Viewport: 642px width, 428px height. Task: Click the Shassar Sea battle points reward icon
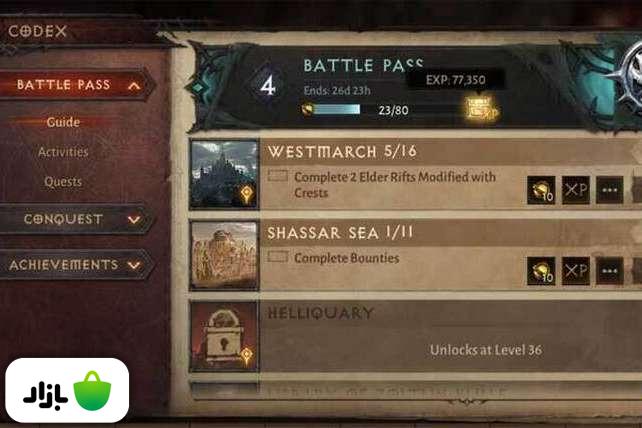point(541,270)
